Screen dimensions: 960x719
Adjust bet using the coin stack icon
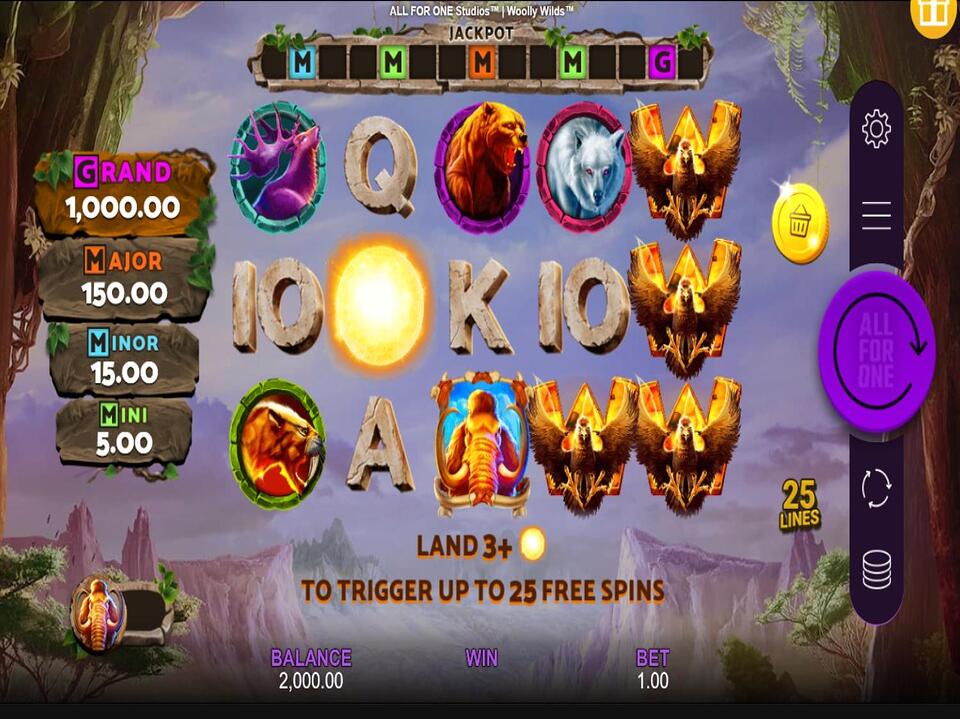point(876,570)
